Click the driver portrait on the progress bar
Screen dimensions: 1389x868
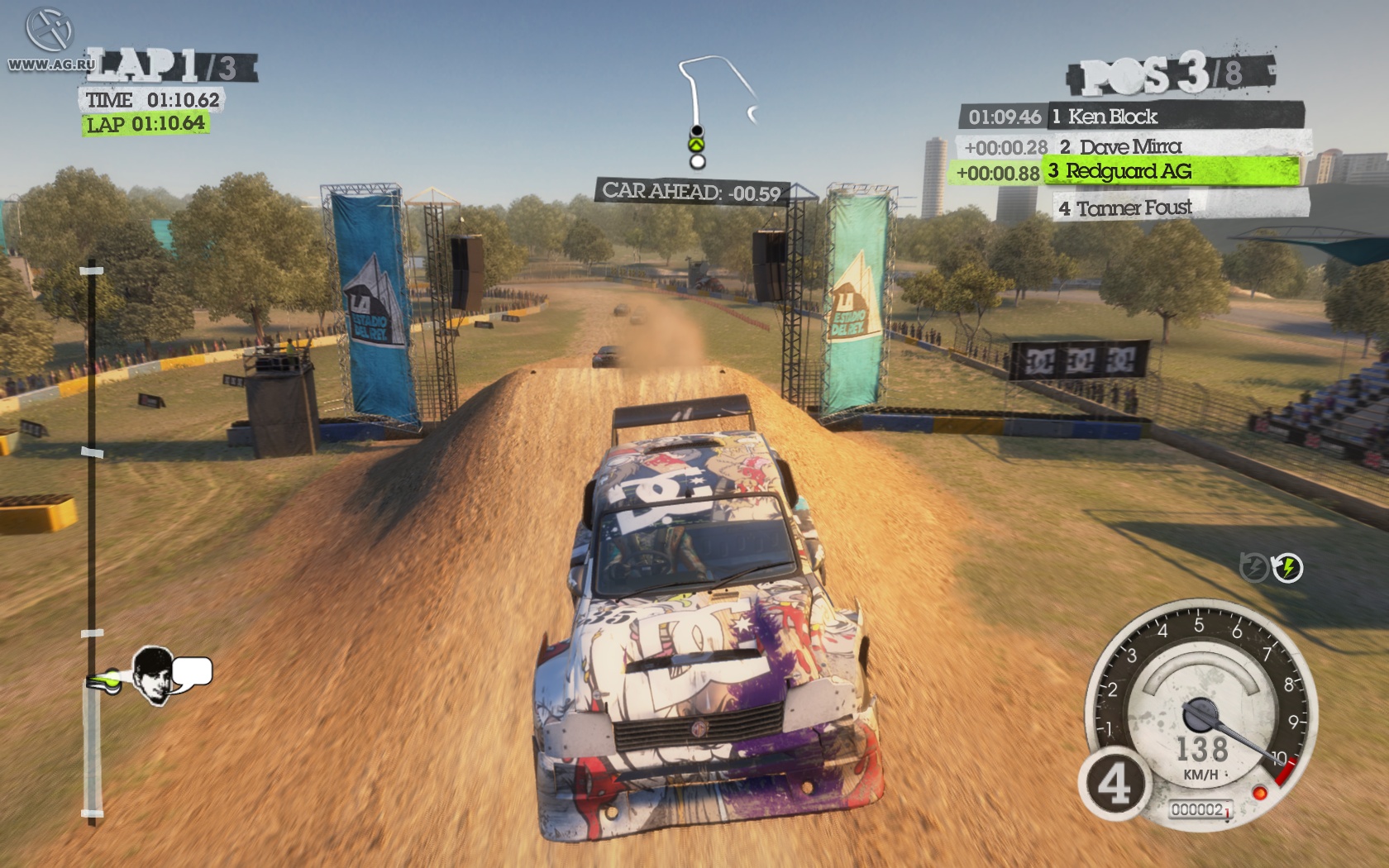click(155, 674)
